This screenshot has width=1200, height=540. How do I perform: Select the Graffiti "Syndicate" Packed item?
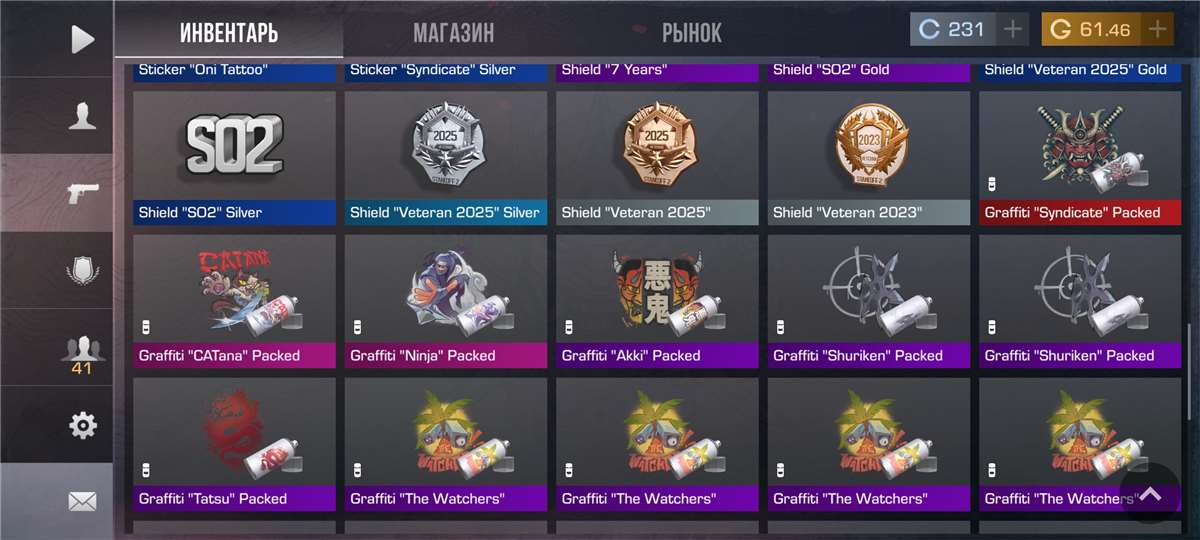pyautogui.click(x=1080, y=158)
